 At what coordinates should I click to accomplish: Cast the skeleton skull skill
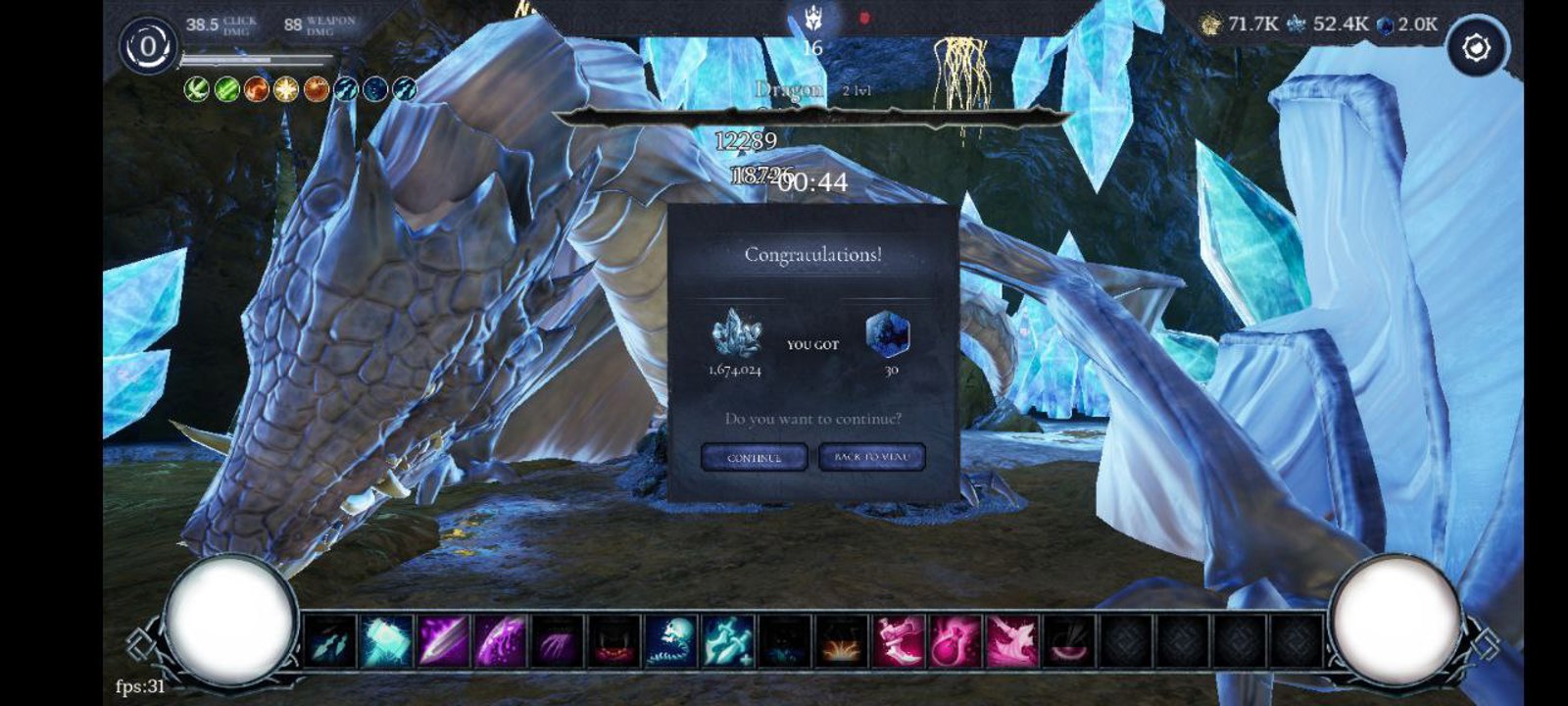coord(671,642)
